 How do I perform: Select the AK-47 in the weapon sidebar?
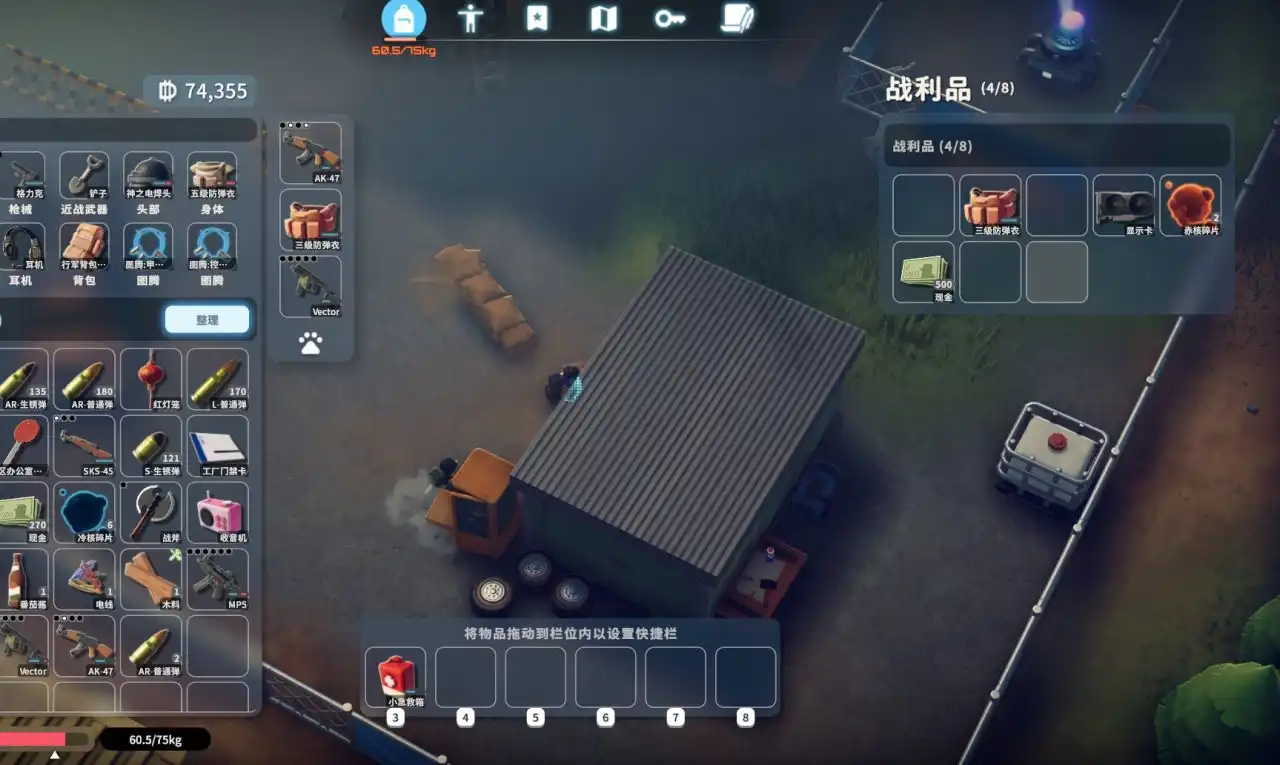pos(311,150)
